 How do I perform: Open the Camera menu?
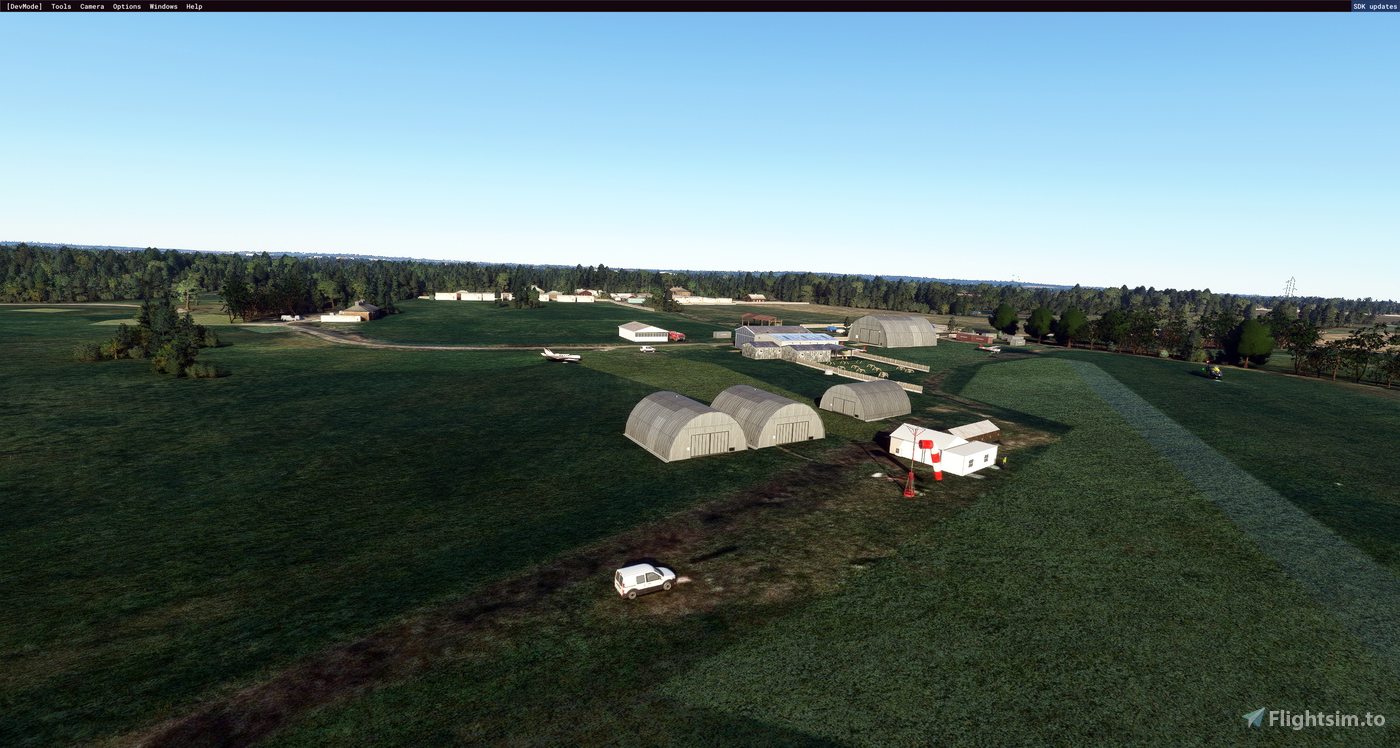[90, 6]
